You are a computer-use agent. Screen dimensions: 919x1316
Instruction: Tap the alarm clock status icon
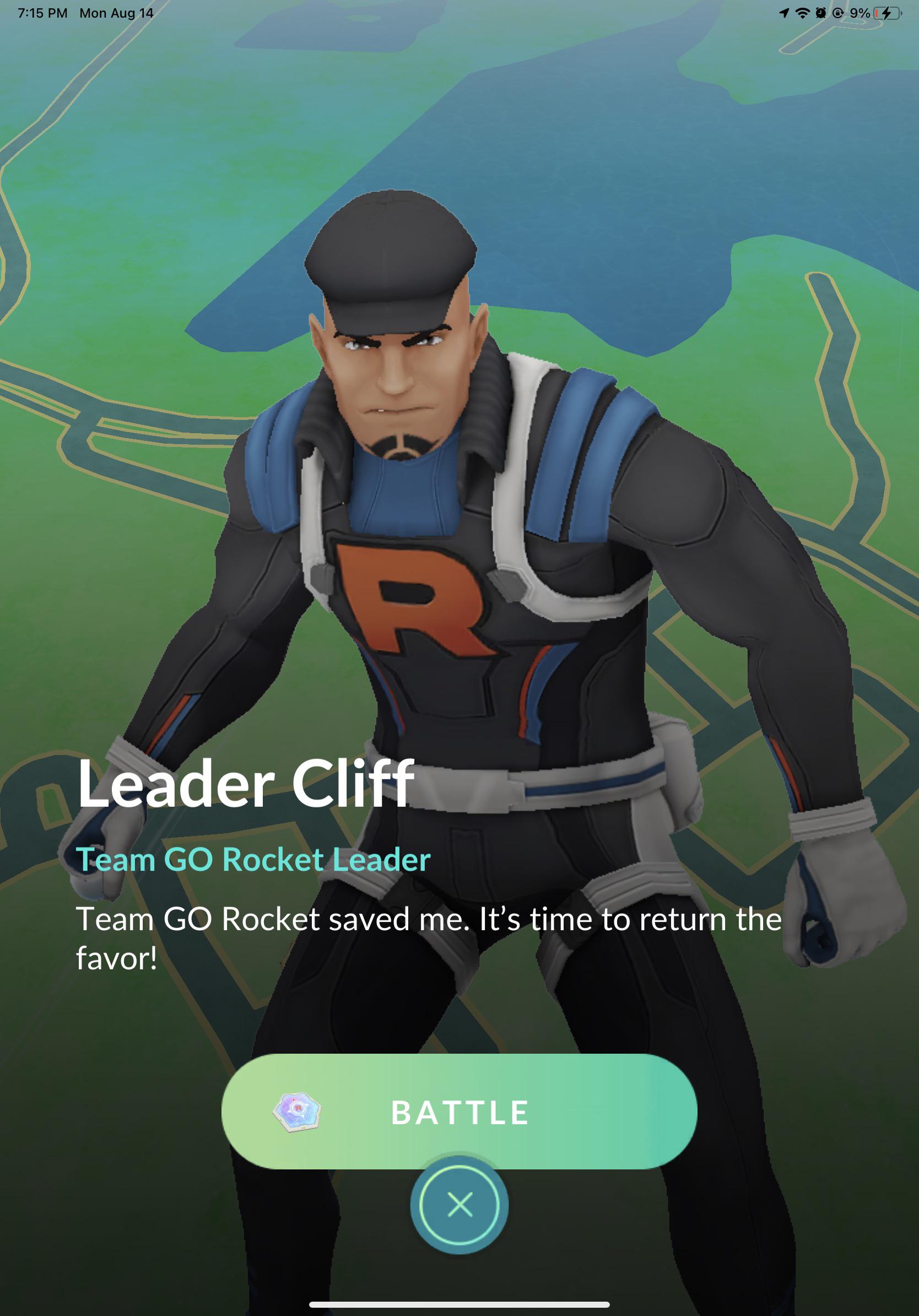click(821, 13)
